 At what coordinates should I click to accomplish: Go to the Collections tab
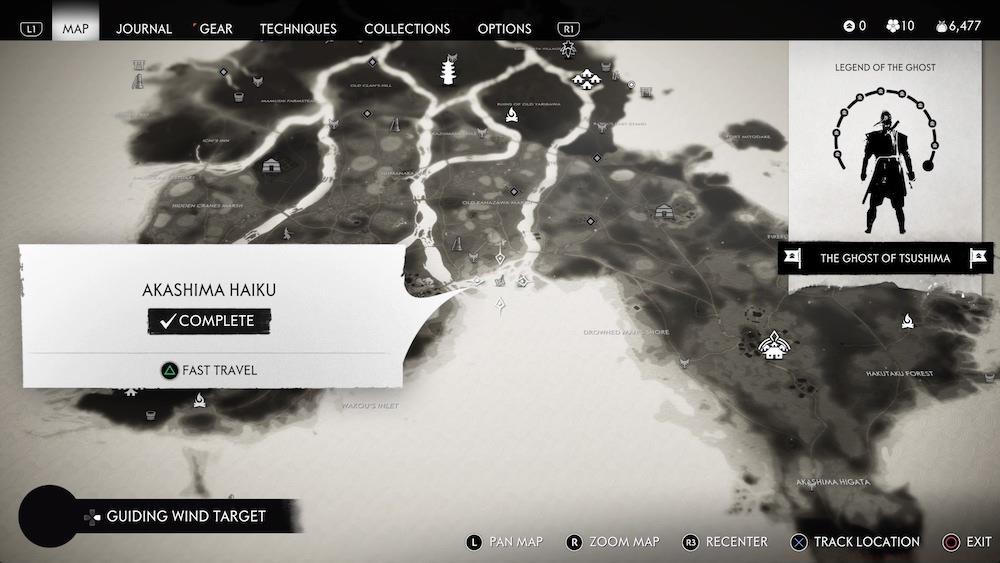click(x=407, y=28)
